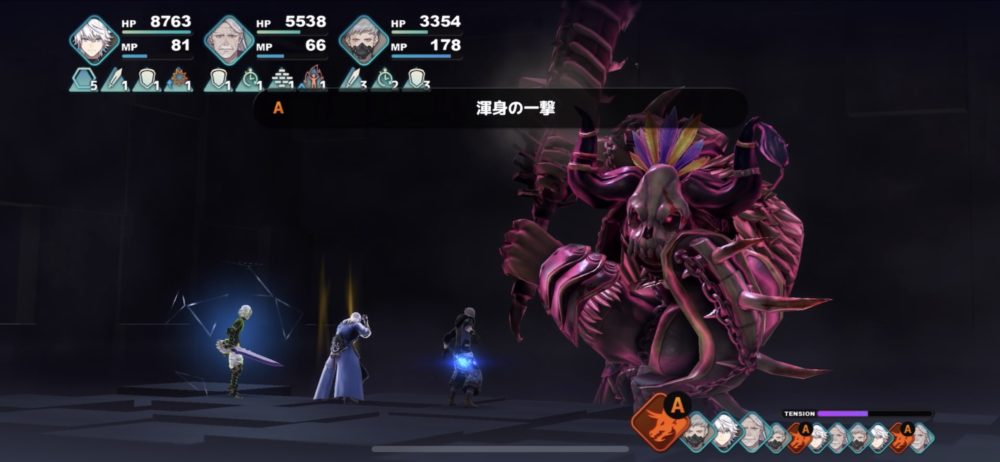
Task: Inspect the burning figure status icon
Action: pyautogui.click(x=314, y=79)
